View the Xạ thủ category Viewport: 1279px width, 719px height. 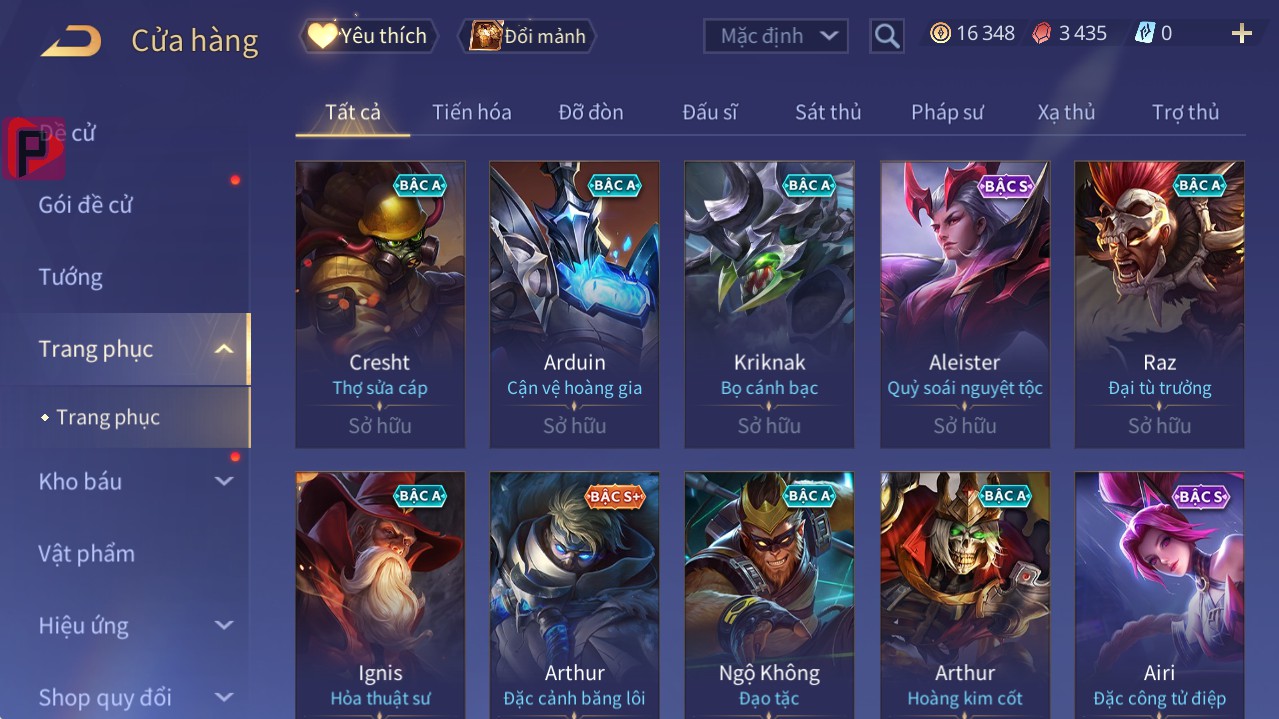click(1066, 112)
